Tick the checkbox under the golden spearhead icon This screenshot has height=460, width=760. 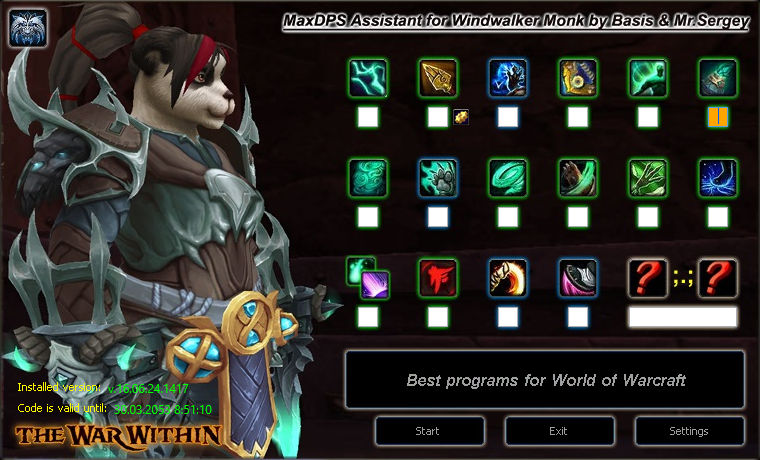(x=437, y=117)
